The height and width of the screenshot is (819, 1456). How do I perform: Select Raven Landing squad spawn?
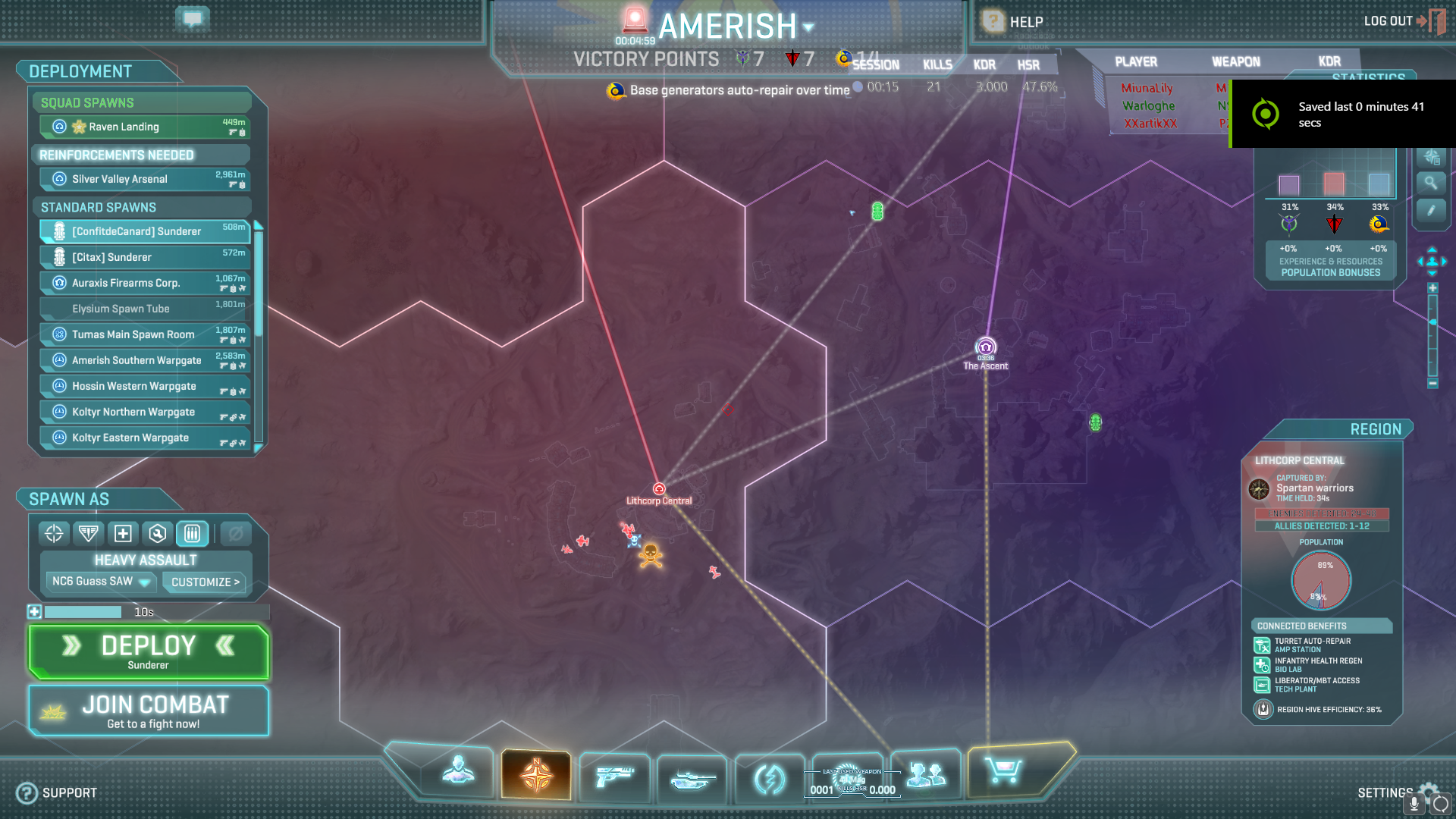tap(145, 127)
